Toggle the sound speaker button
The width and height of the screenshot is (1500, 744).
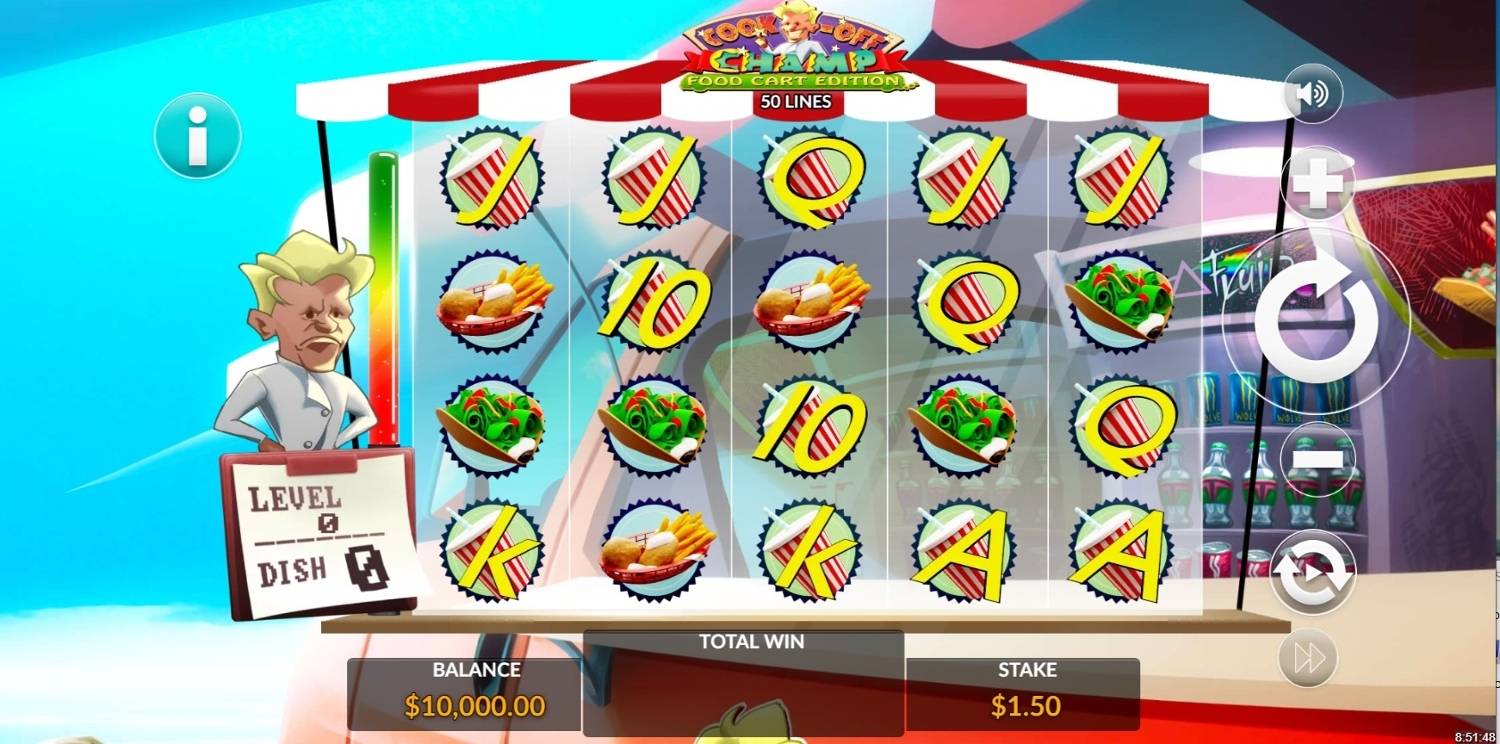(1312, 94)
